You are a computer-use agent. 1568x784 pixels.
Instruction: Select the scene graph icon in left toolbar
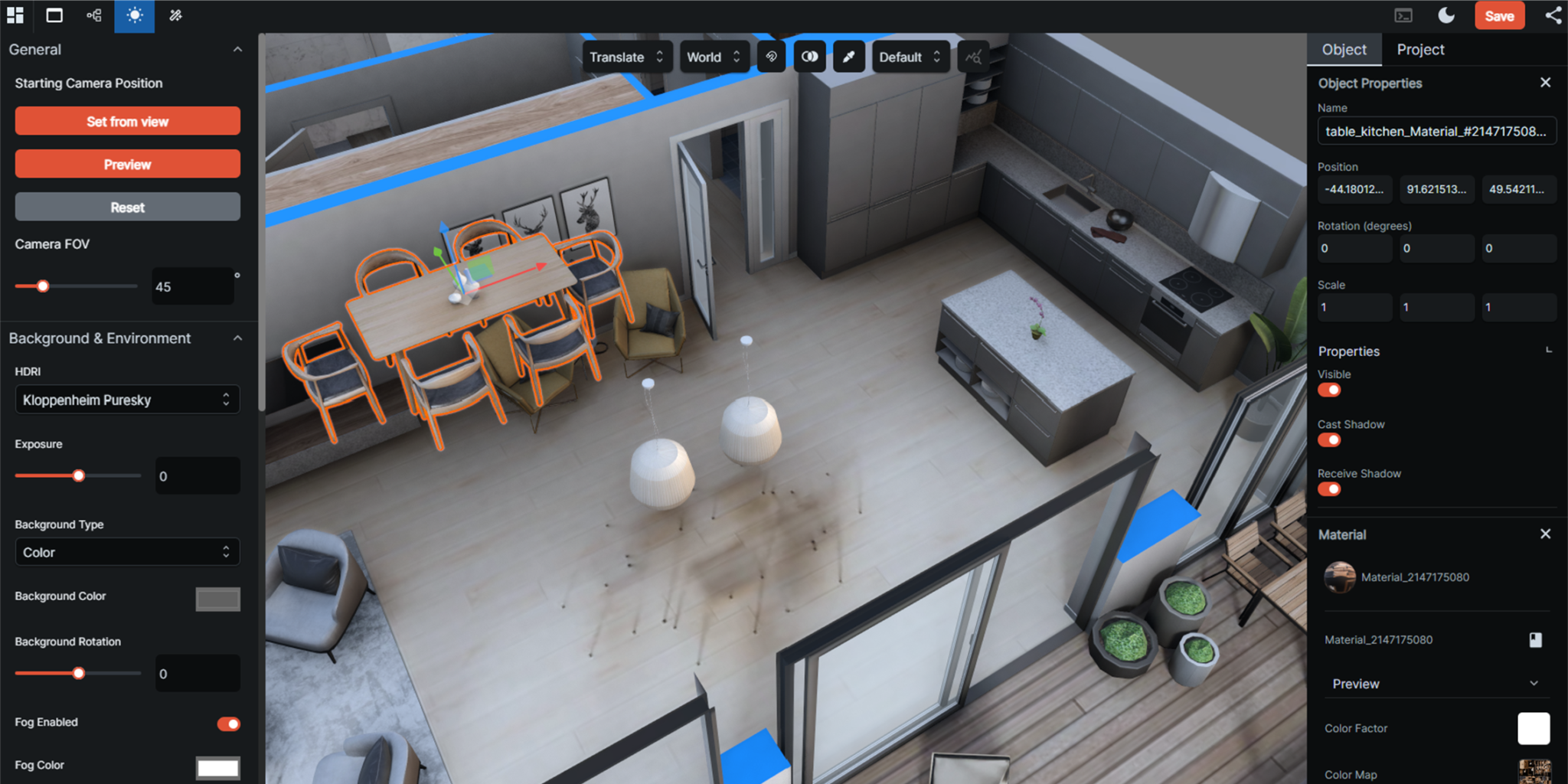point(93,15)
